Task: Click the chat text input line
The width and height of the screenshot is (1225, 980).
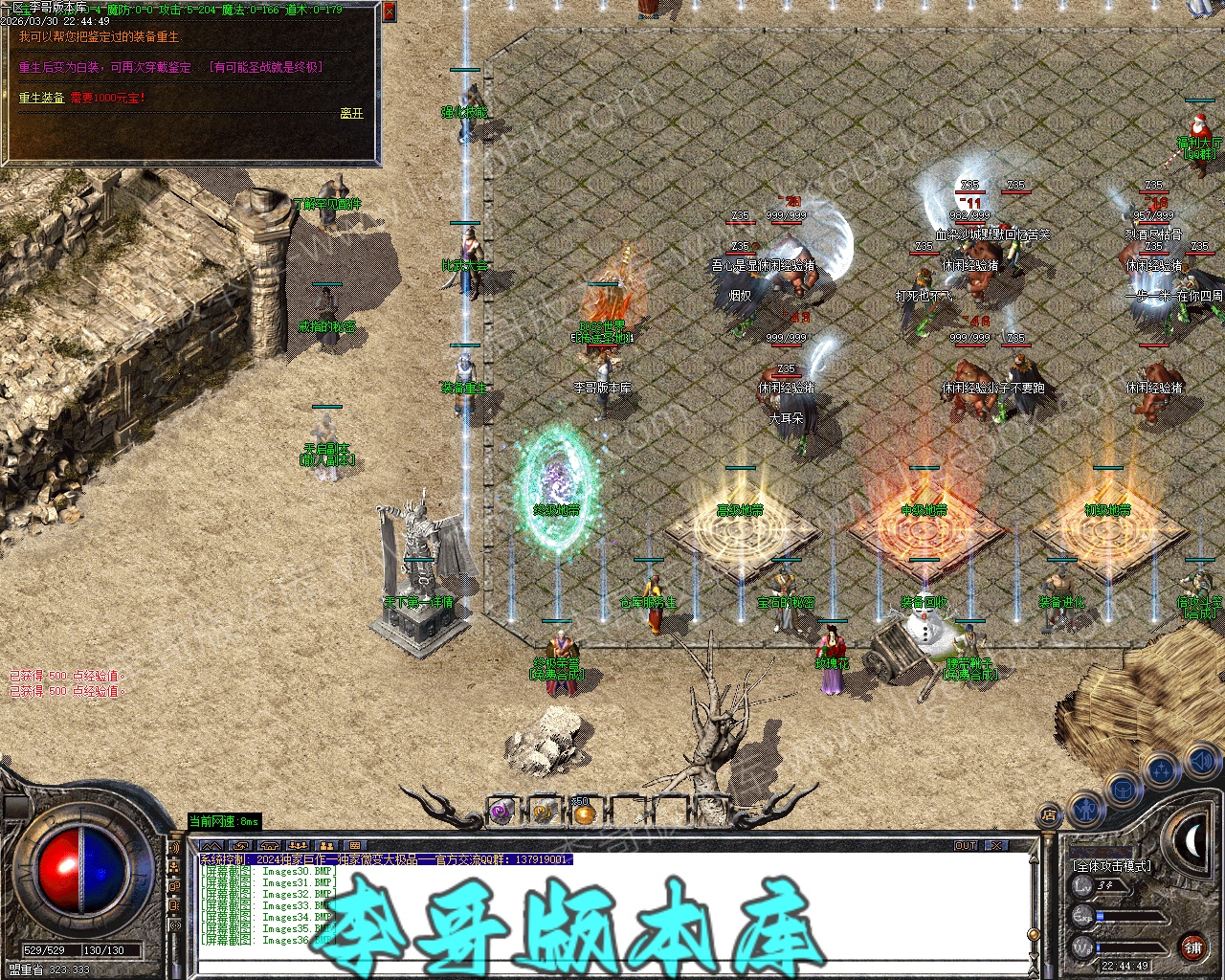Action: point(612,969)
